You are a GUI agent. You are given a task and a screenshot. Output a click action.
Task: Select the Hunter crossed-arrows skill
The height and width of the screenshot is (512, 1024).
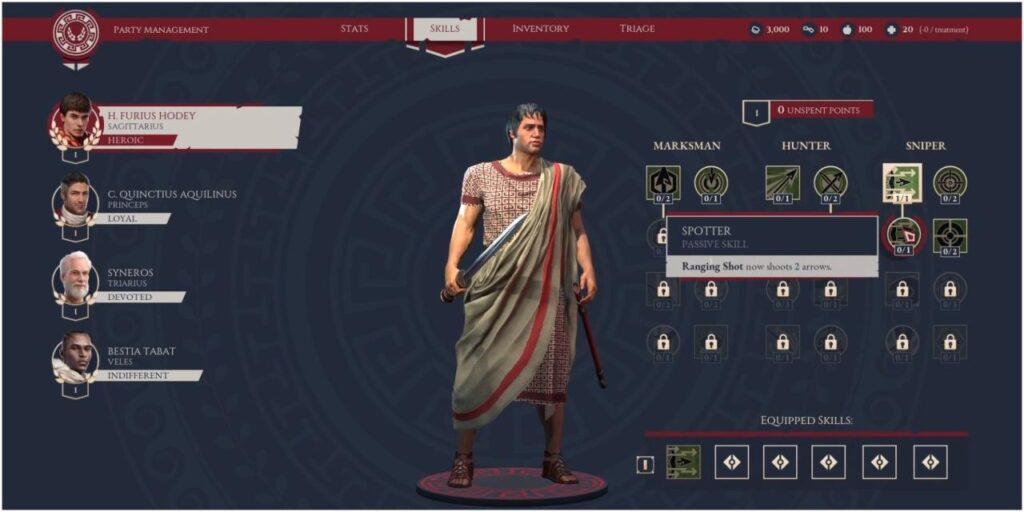coord(830,181)
